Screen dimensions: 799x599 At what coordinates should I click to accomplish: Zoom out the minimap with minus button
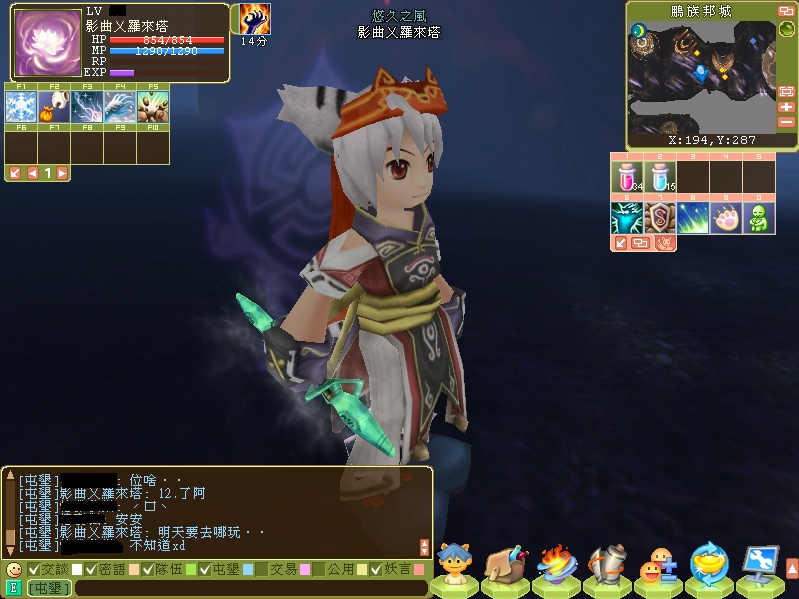(786, 122)
